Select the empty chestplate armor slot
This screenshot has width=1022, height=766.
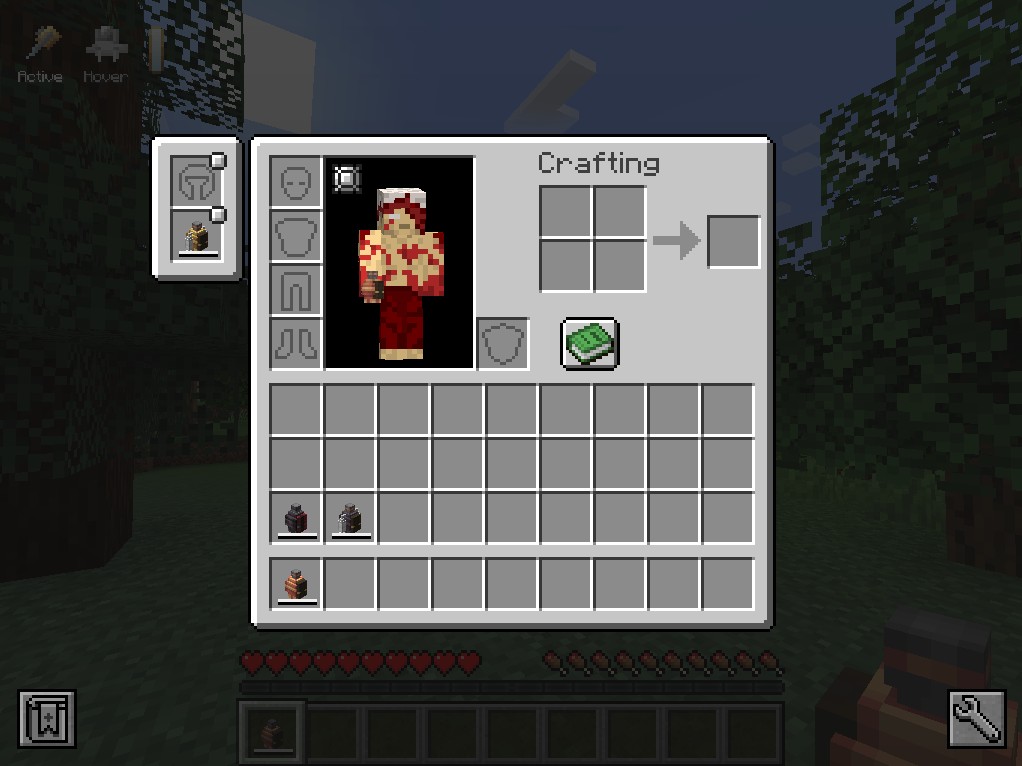296,237
